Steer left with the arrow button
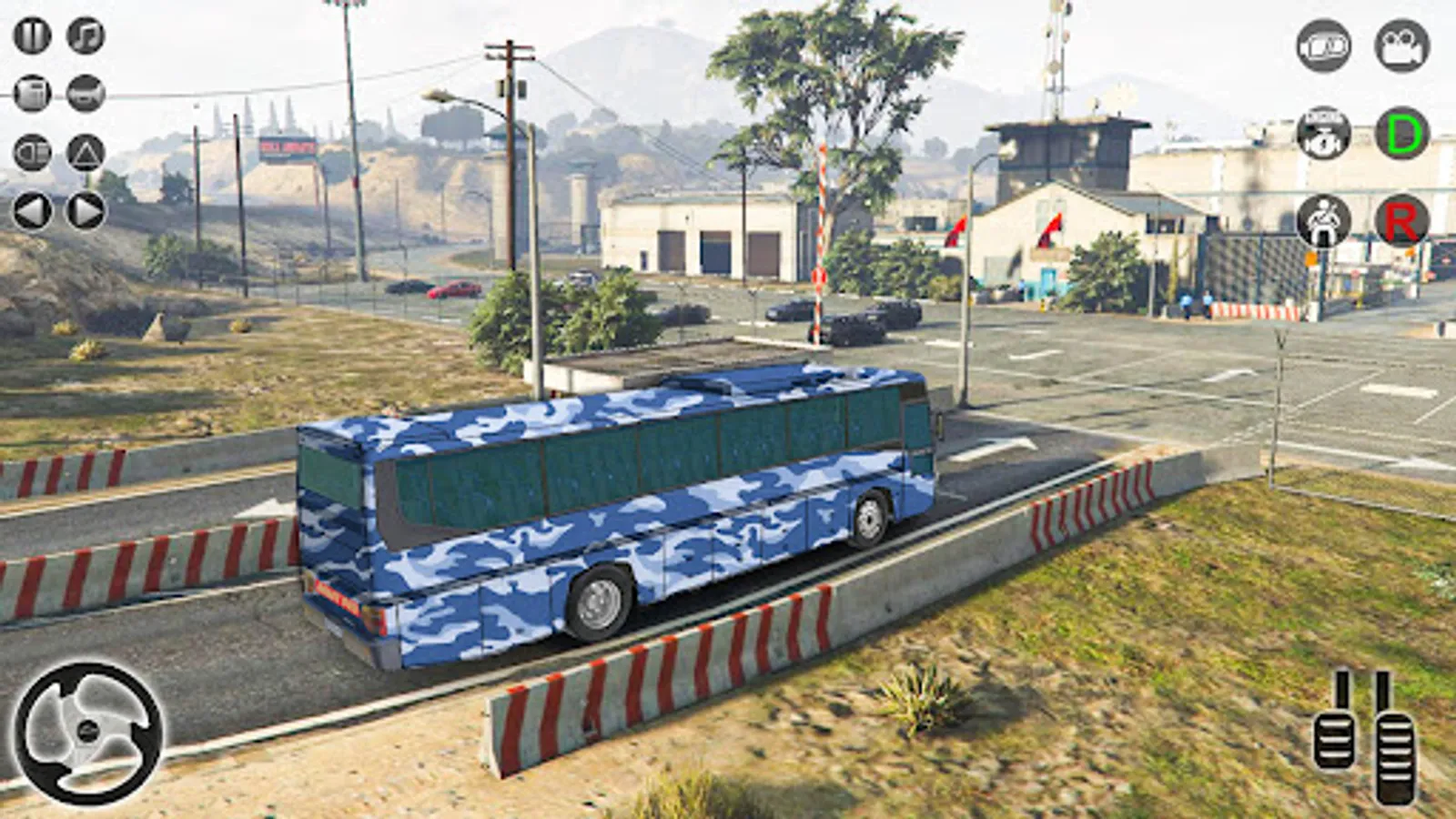 [x=32, y=209]
